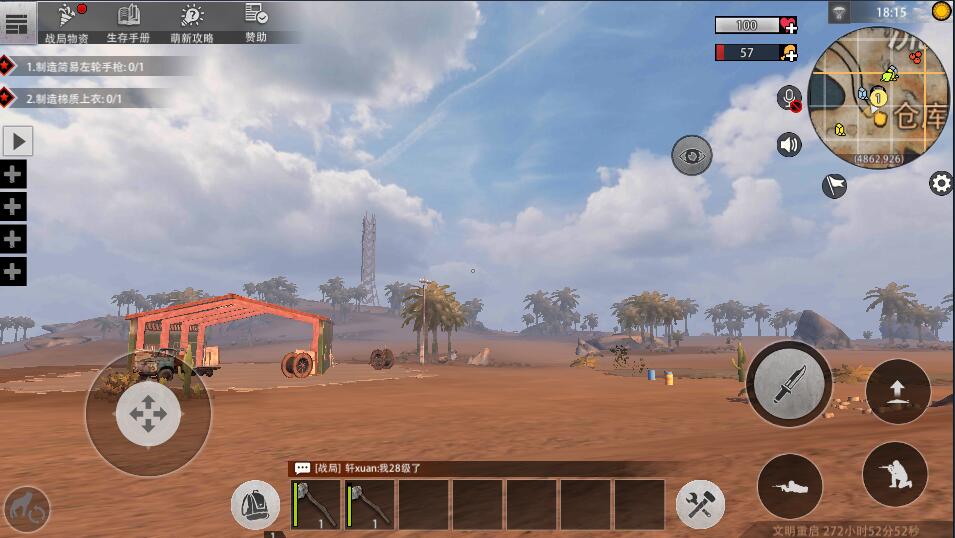Open the gear settings
Viewport: 955px width, 538px height.
tap(941, 183)
